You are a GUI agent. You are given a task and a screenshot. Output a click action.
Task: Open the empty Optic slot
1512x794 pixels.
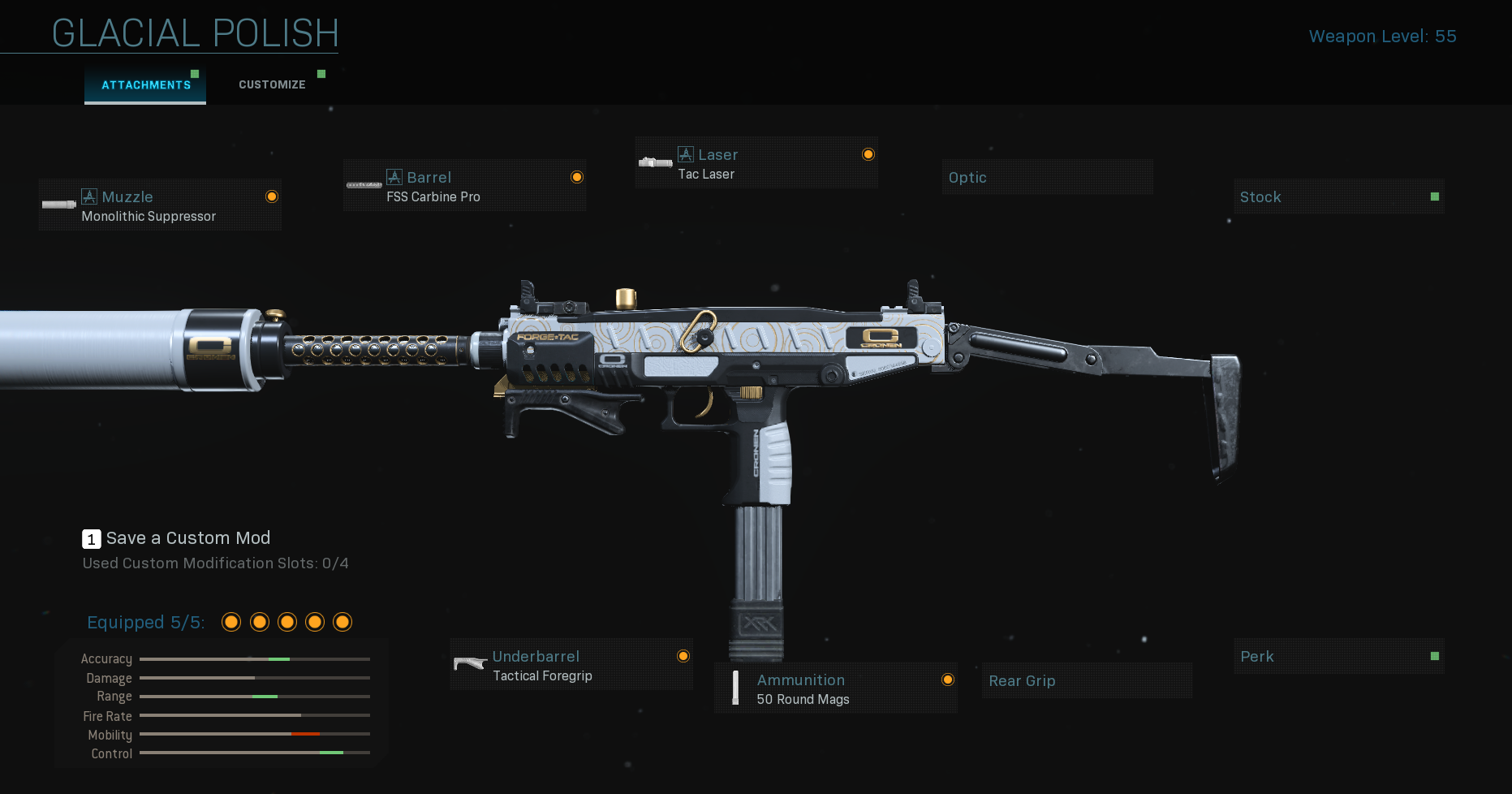click(1047, 177)
